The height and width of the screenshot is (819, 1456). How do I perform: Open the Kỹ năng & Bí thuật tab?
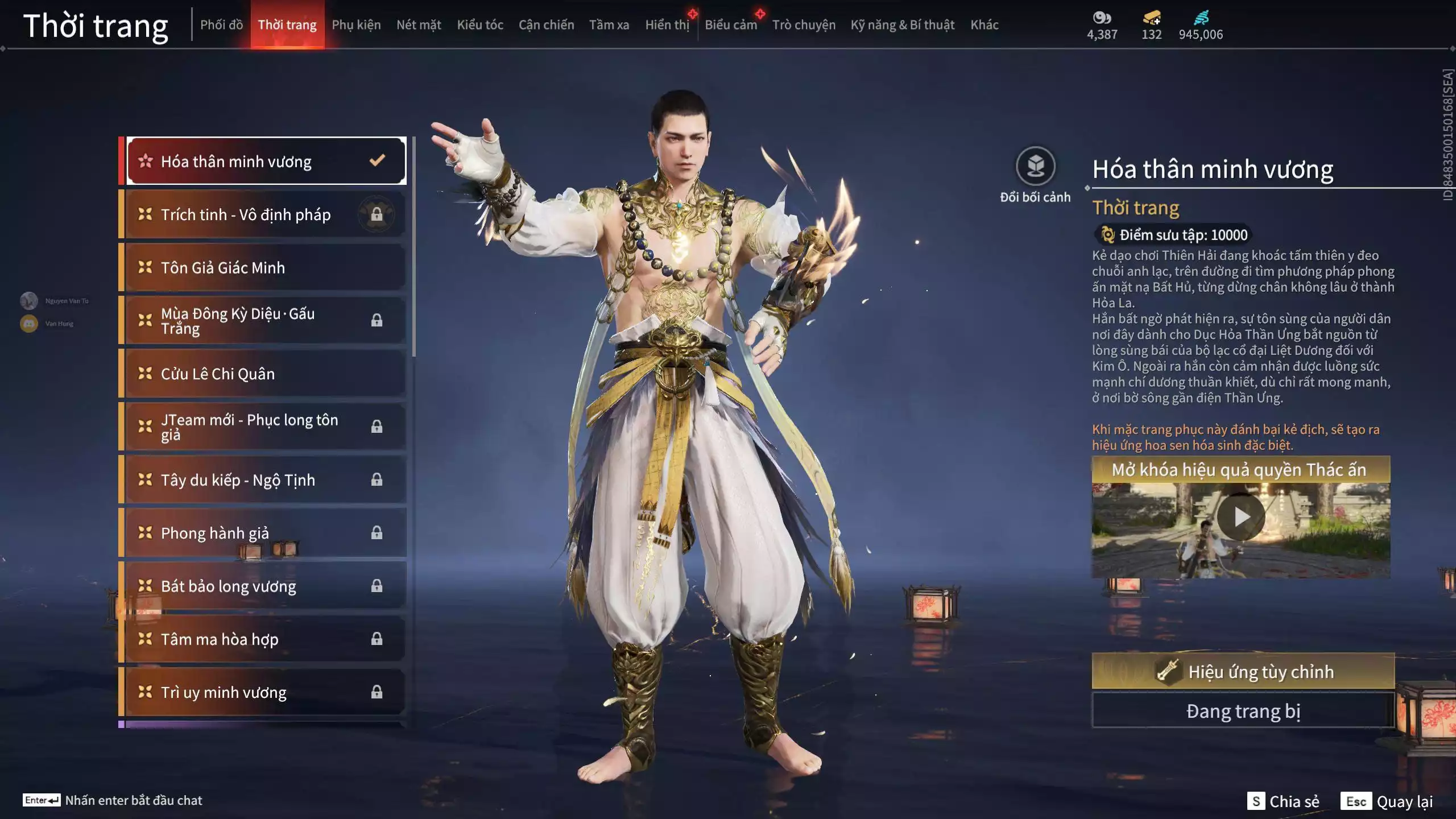tap(902, 25)
